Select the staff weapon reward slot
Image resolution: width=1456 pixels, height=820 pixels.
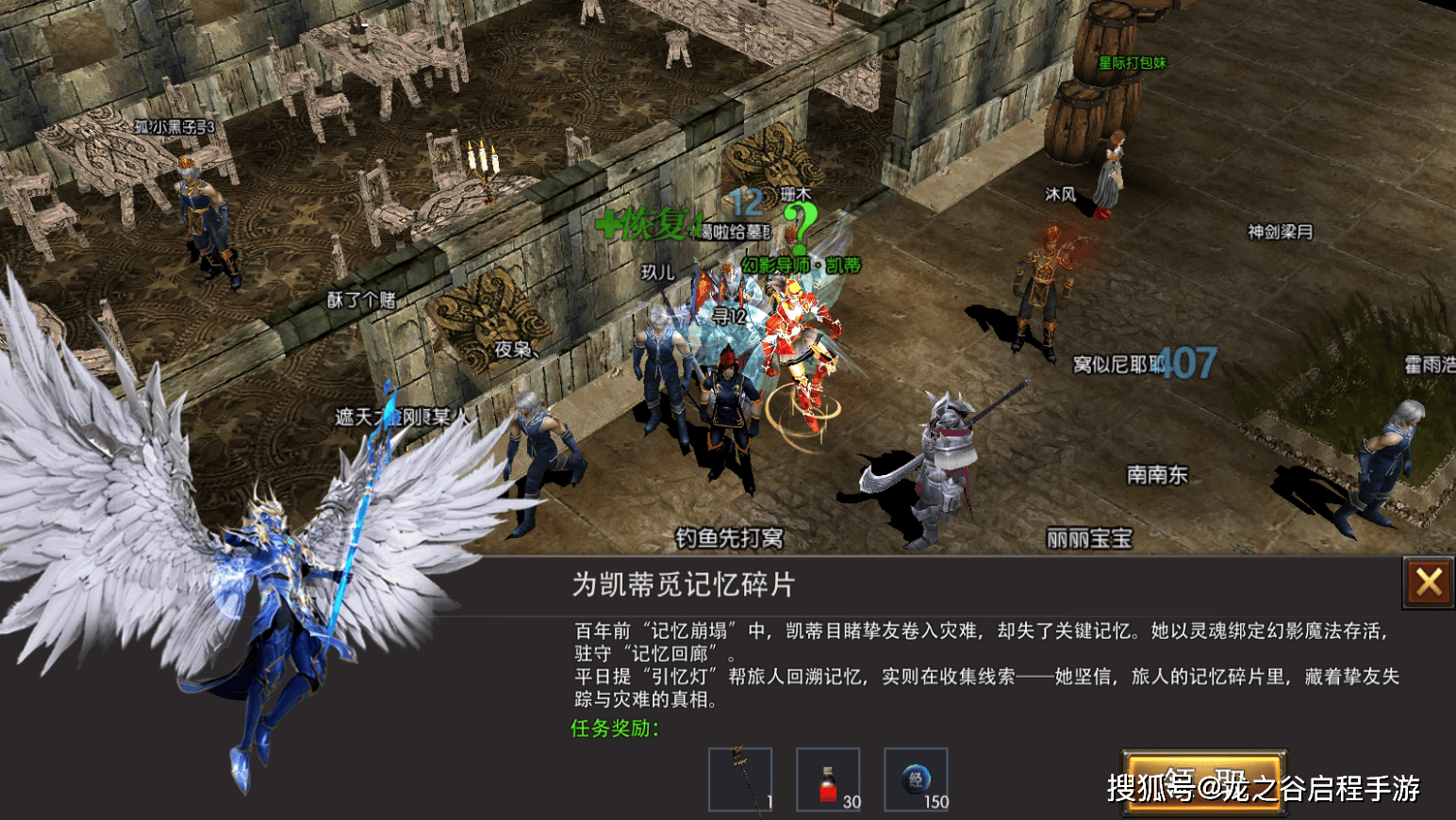(x=740, y=779)
